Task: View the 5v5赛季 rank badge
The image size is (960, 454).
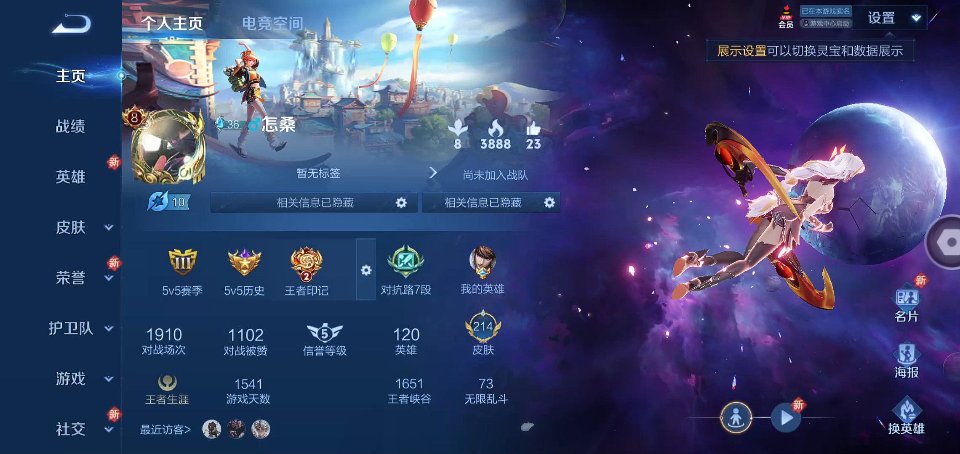Action: pos(183,264)
